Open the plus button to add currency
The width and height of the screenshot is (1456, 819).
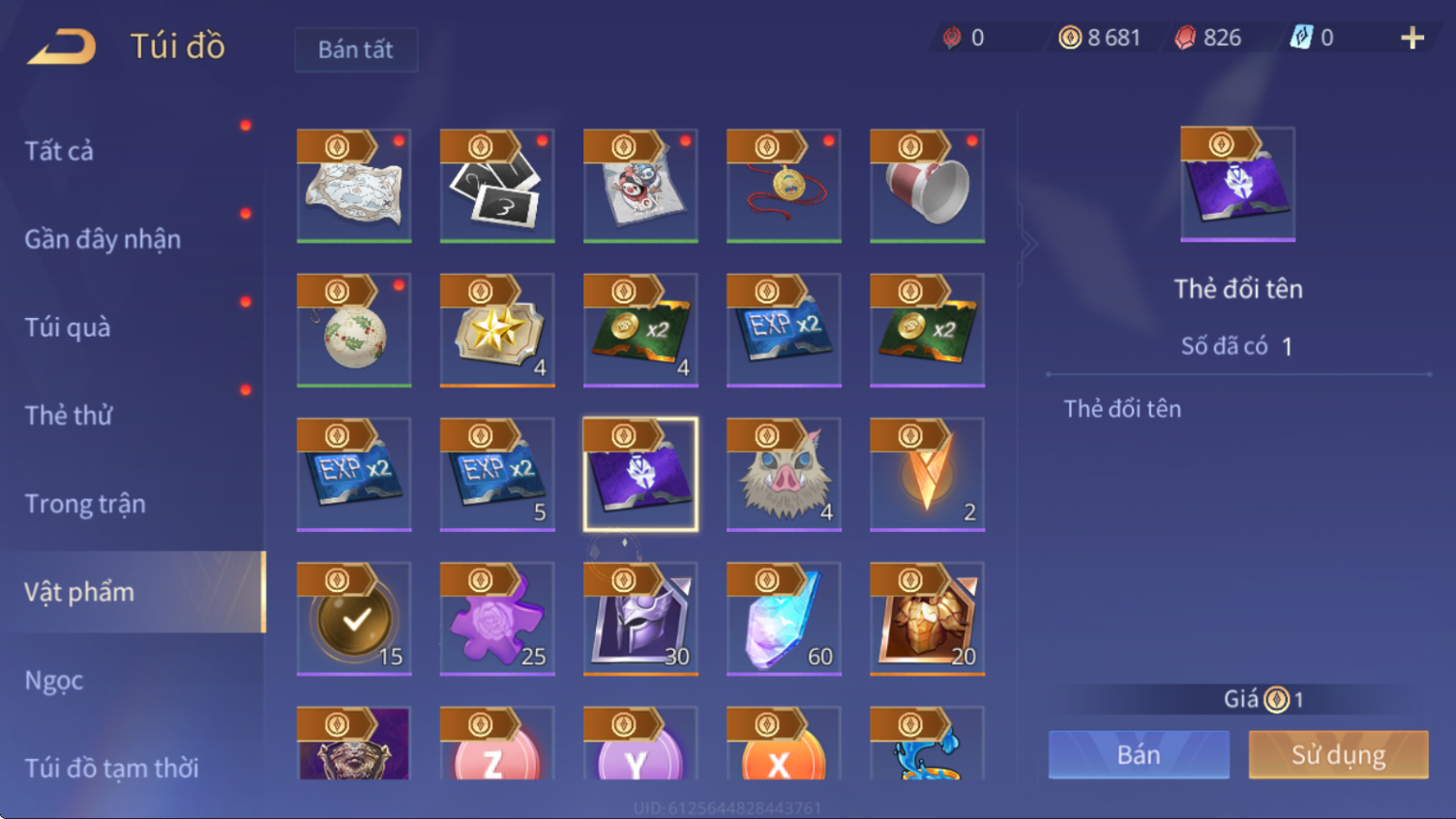click(x=1411, y=38)
